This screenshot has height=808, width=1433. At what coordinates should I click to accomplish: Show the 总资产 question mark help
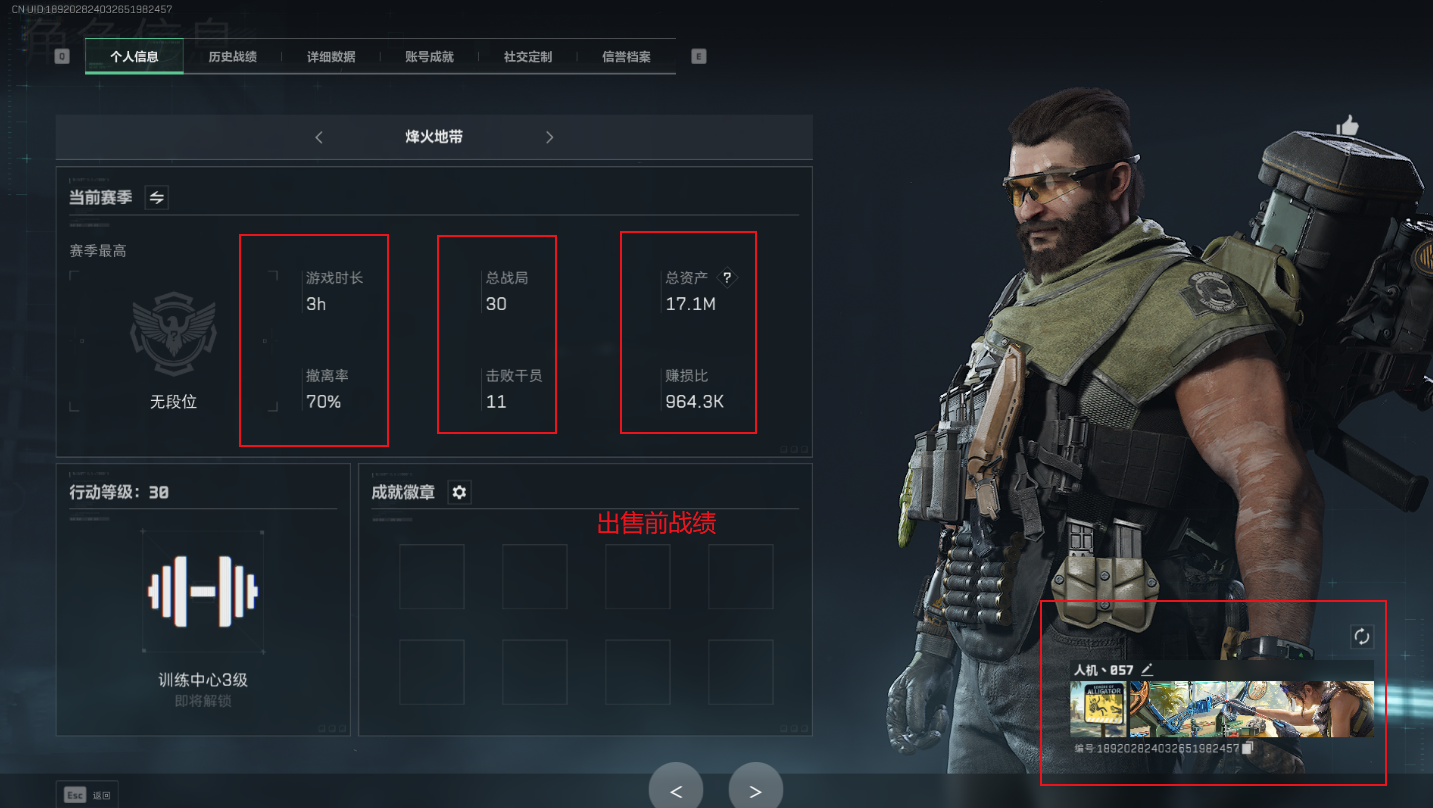727,278
